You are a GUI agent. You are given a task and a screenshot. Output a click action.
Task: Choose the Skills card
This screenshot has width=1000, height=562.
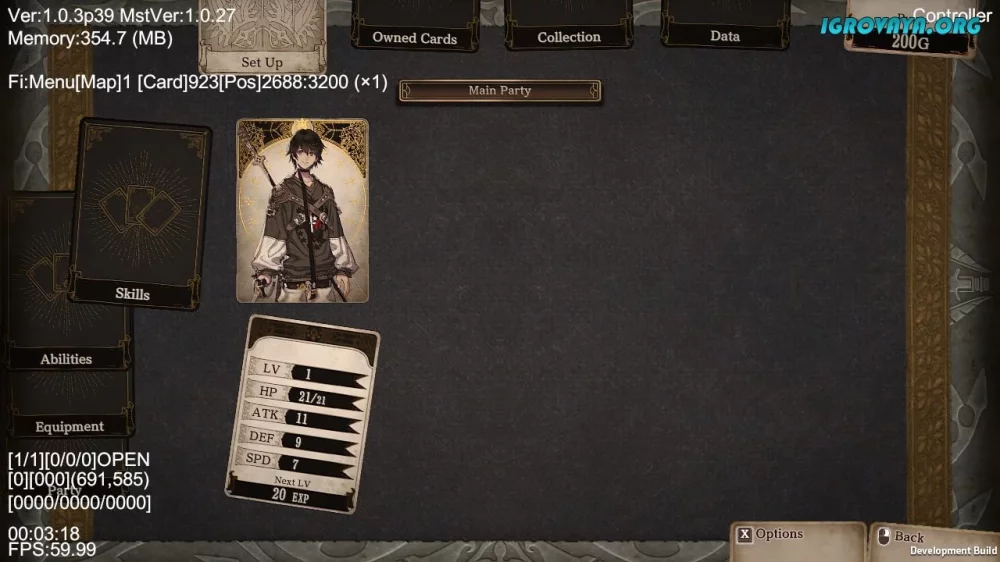point(139,213)
